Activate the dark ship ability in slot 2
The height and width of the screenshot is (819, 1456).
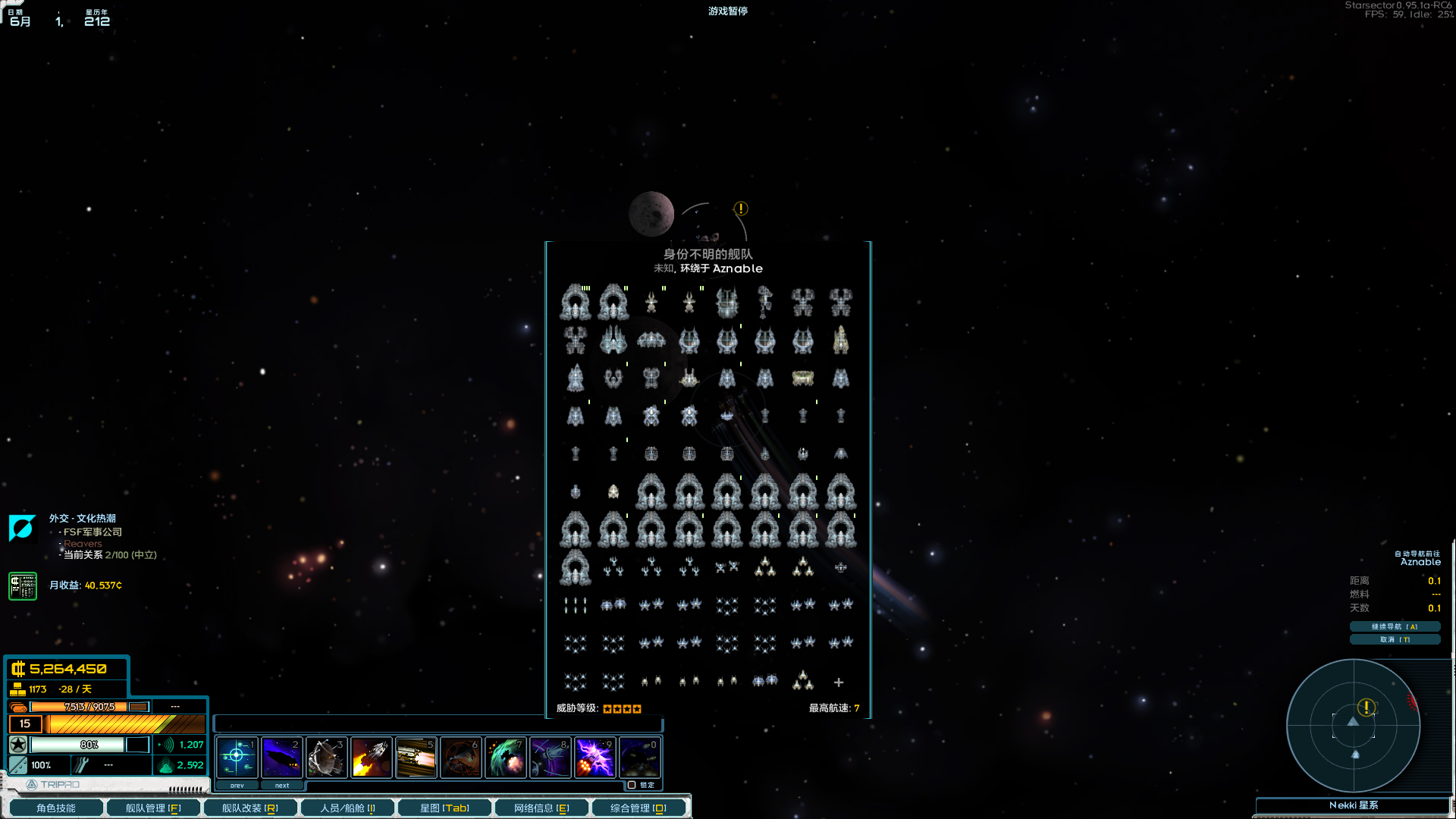coord(281,757)
